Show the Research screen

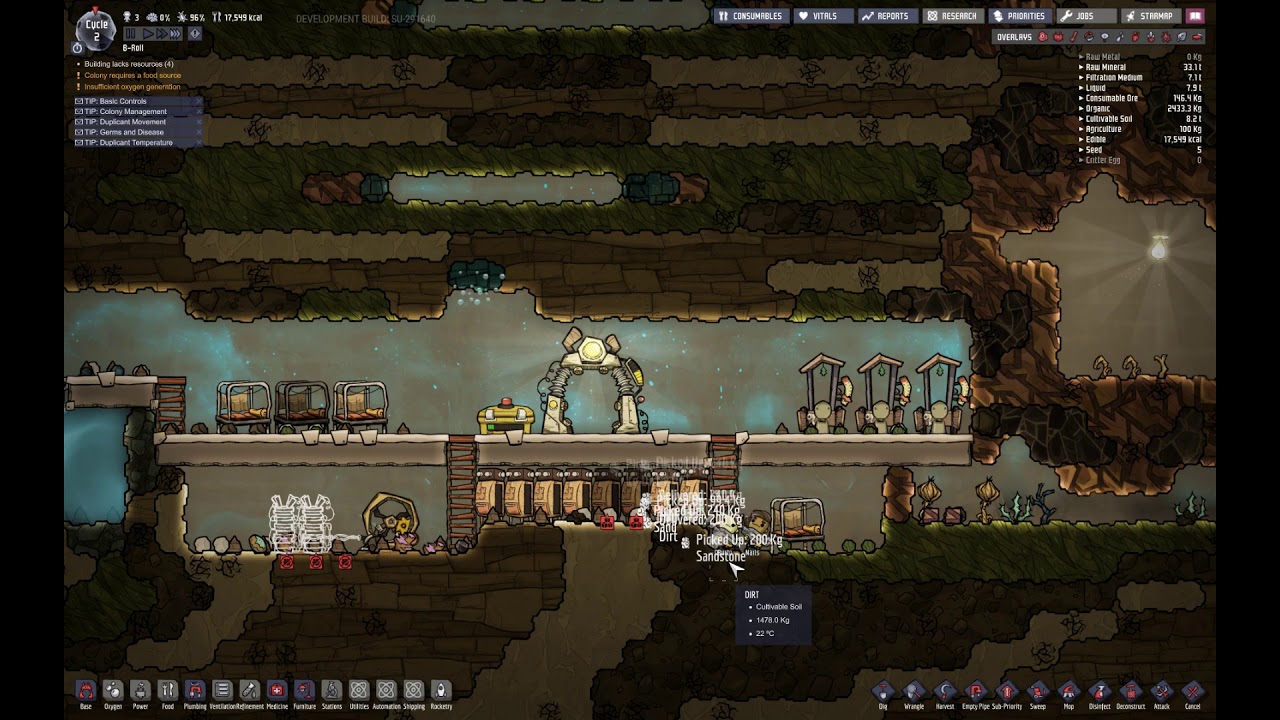[951, 16]
